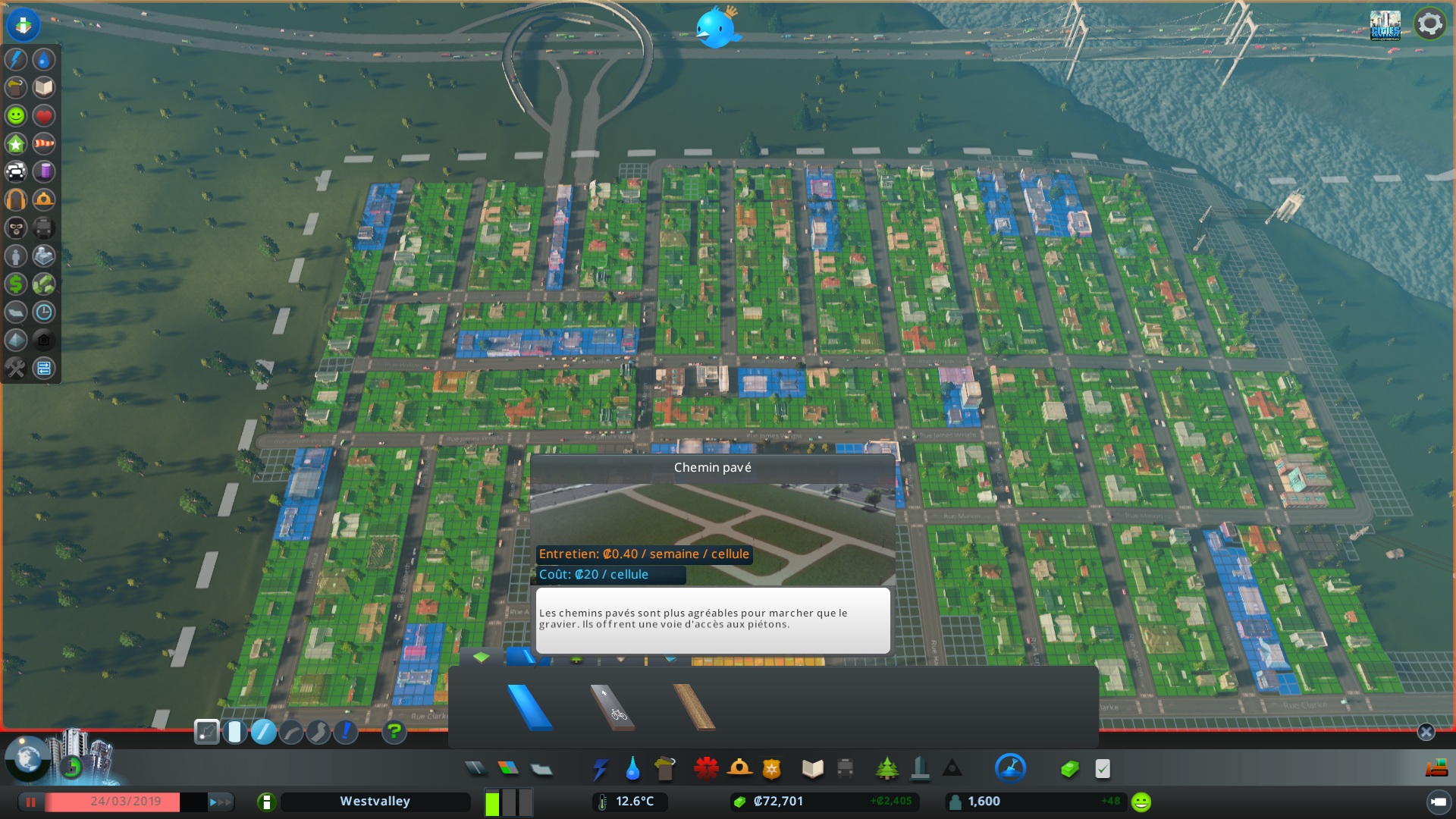Open the Twitter bird Chirper feed
The image size is (1456, 819).
coord(717,27)
